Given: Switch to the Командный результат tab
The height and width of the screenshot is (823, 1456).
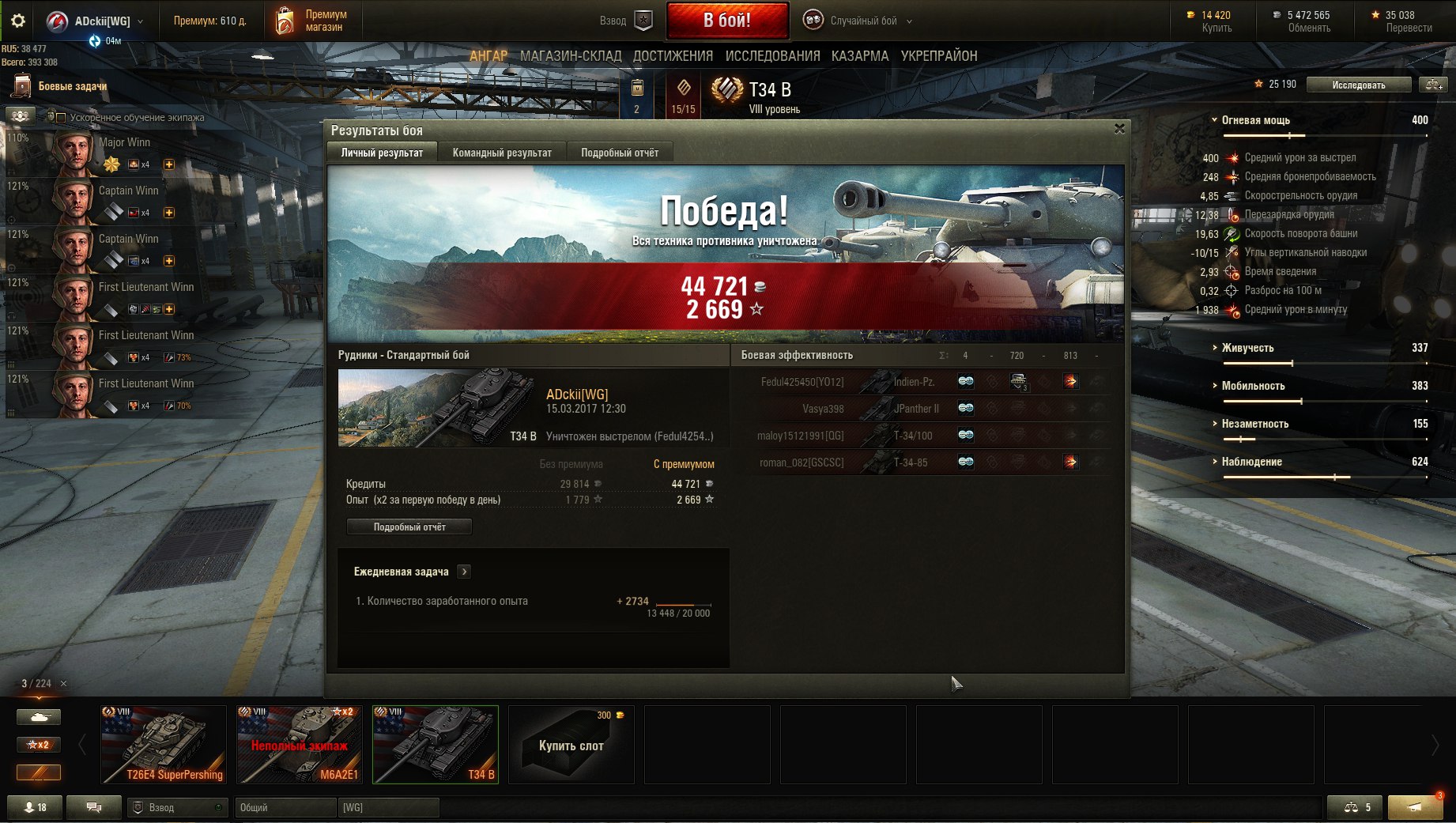Looking at the screenshot, I should click(x=502, y=153).
